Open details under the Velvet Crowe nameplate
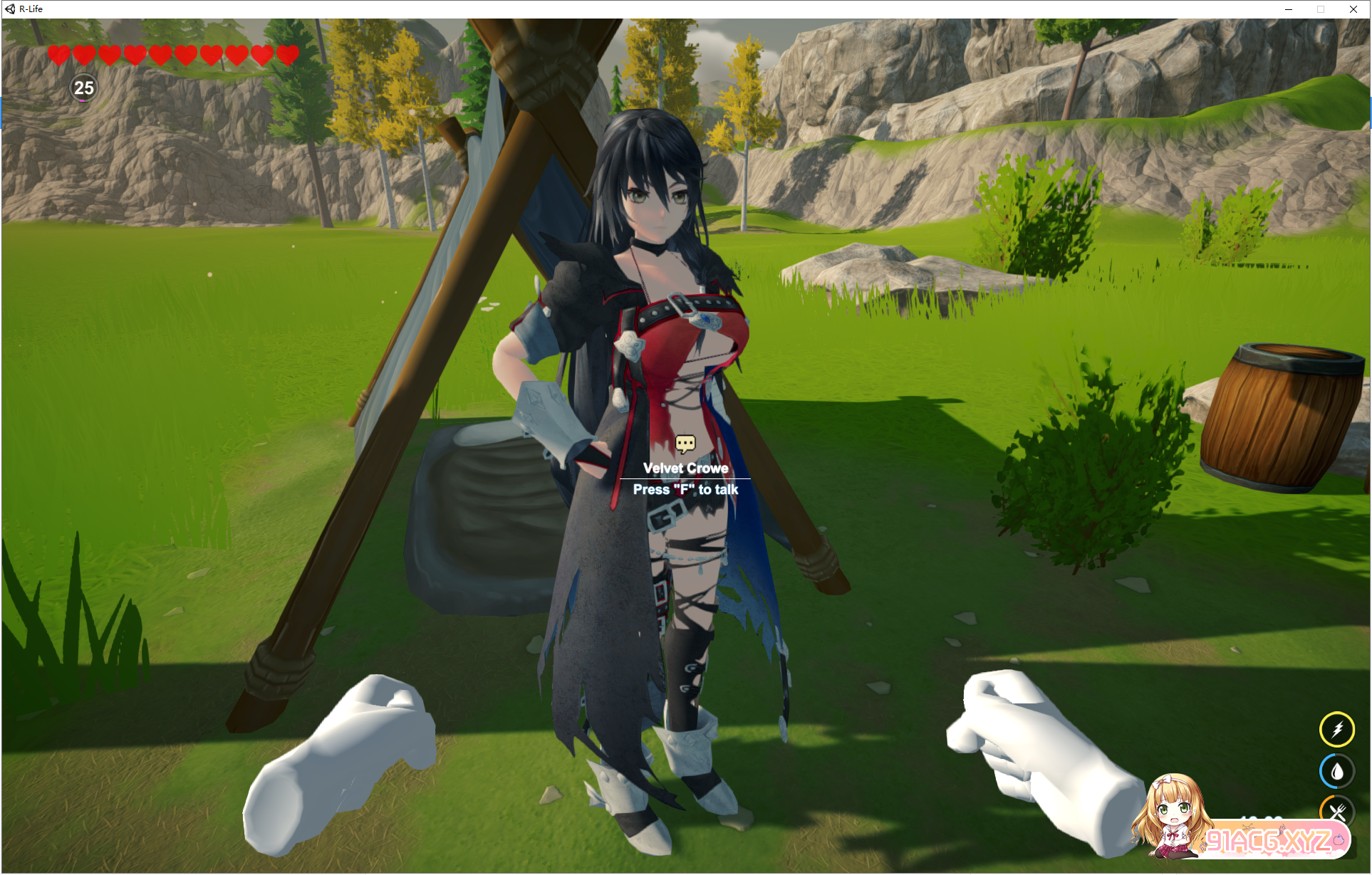1372x875 pixels. [685, 489]
